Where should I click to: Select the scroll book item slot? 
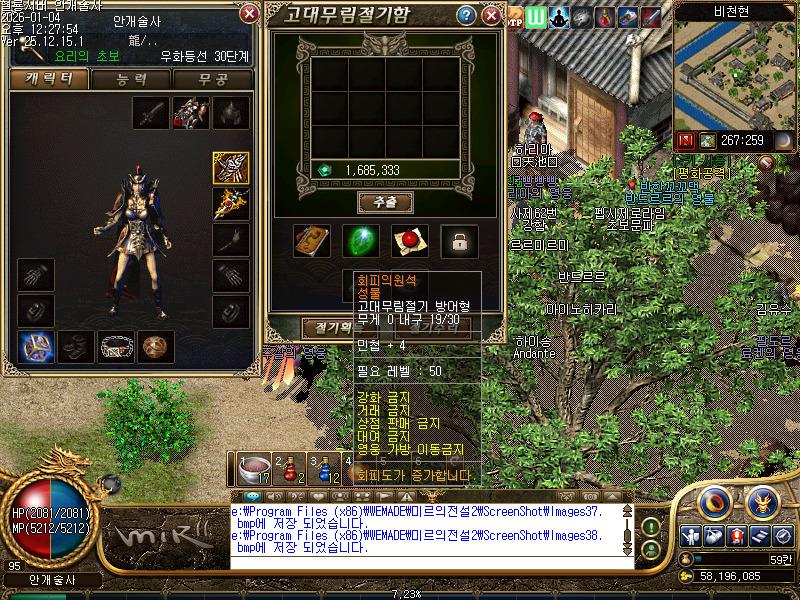click(311, 241)
